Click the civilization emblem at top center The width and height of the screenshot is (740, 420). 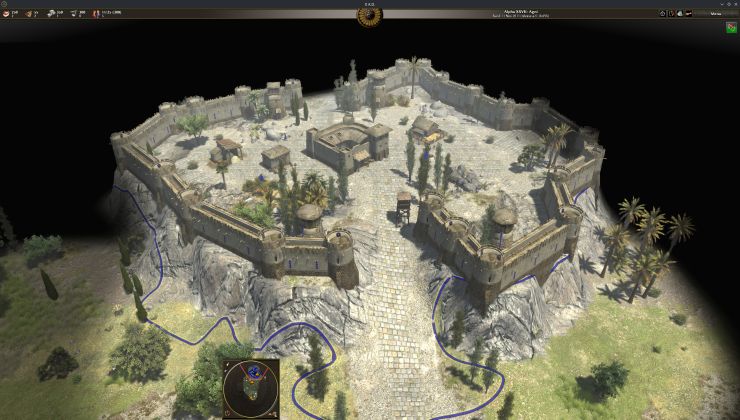coord(370,15)
